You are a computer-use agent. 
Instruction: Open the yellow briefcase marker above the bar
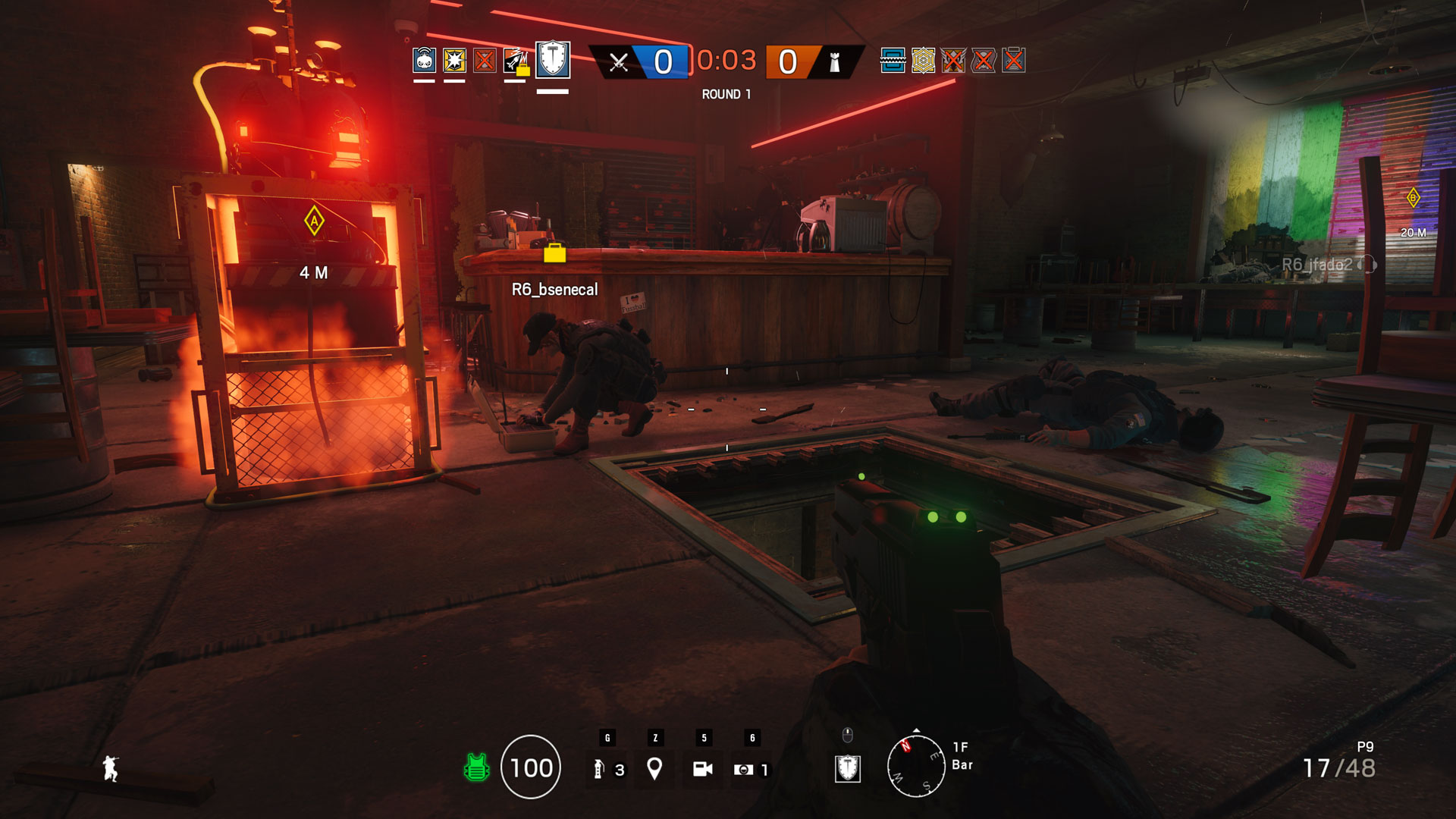coord(554,253)
